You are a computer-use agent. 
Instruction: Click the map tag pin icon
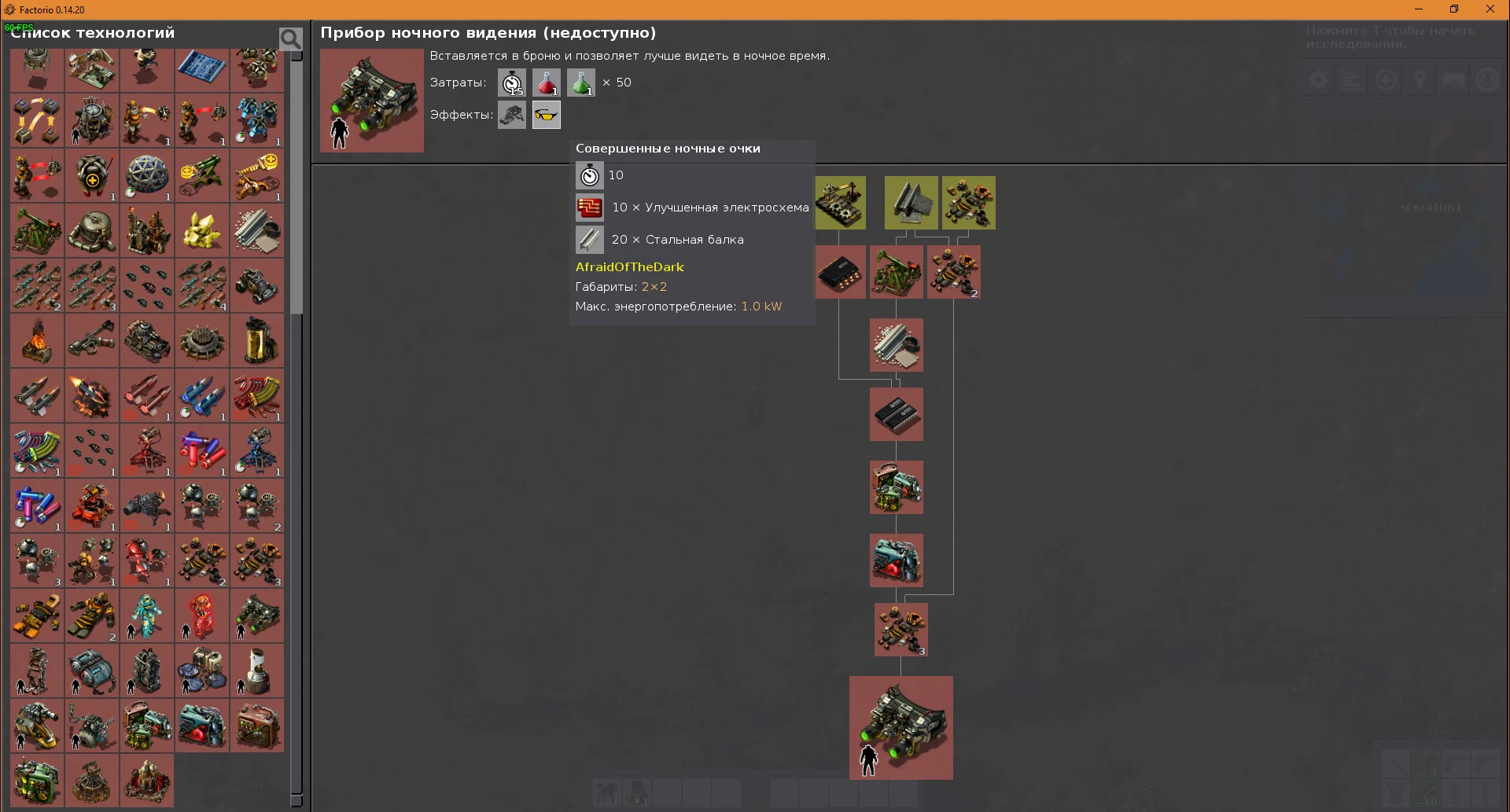(1420, 79)
